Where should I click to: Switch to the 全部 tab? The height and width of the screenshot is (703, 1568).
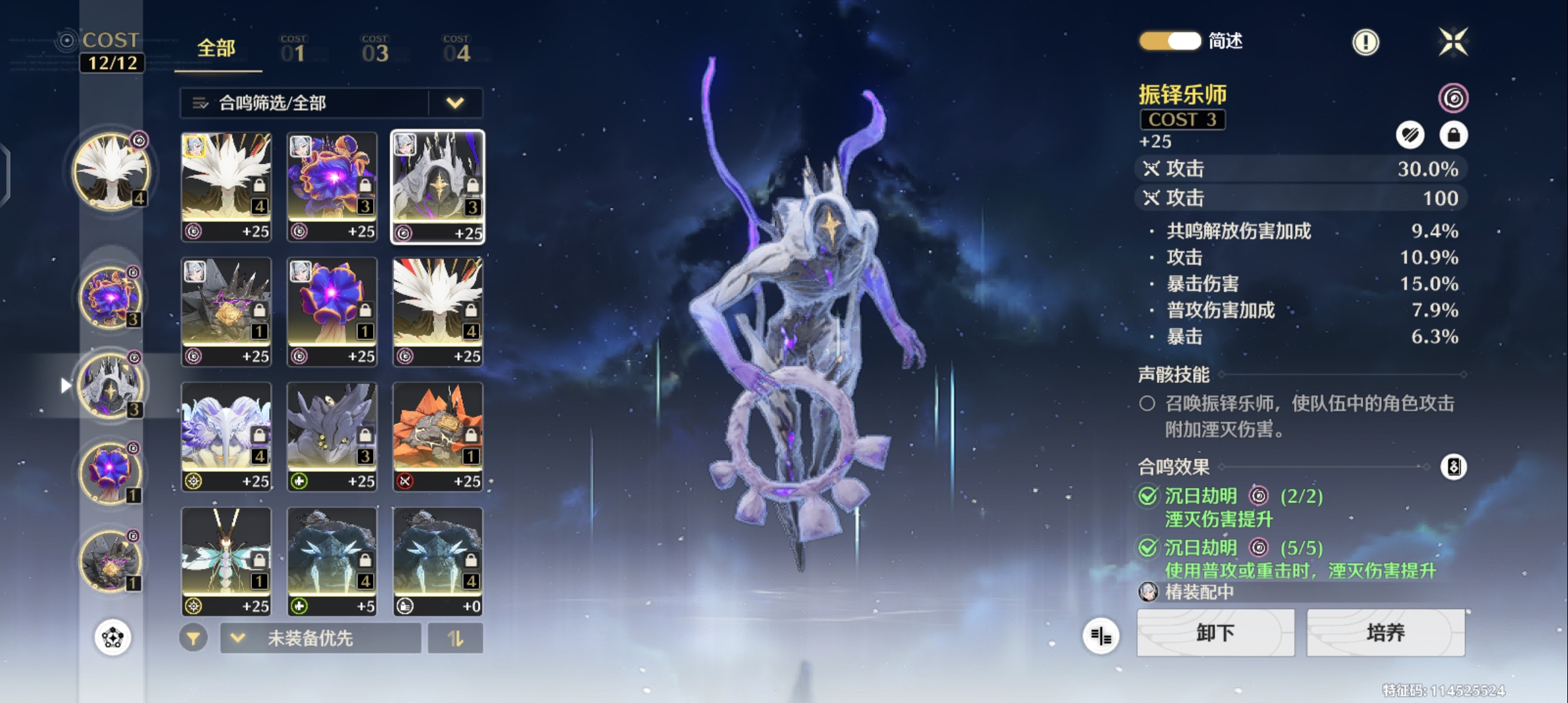[x=216, y=49]
